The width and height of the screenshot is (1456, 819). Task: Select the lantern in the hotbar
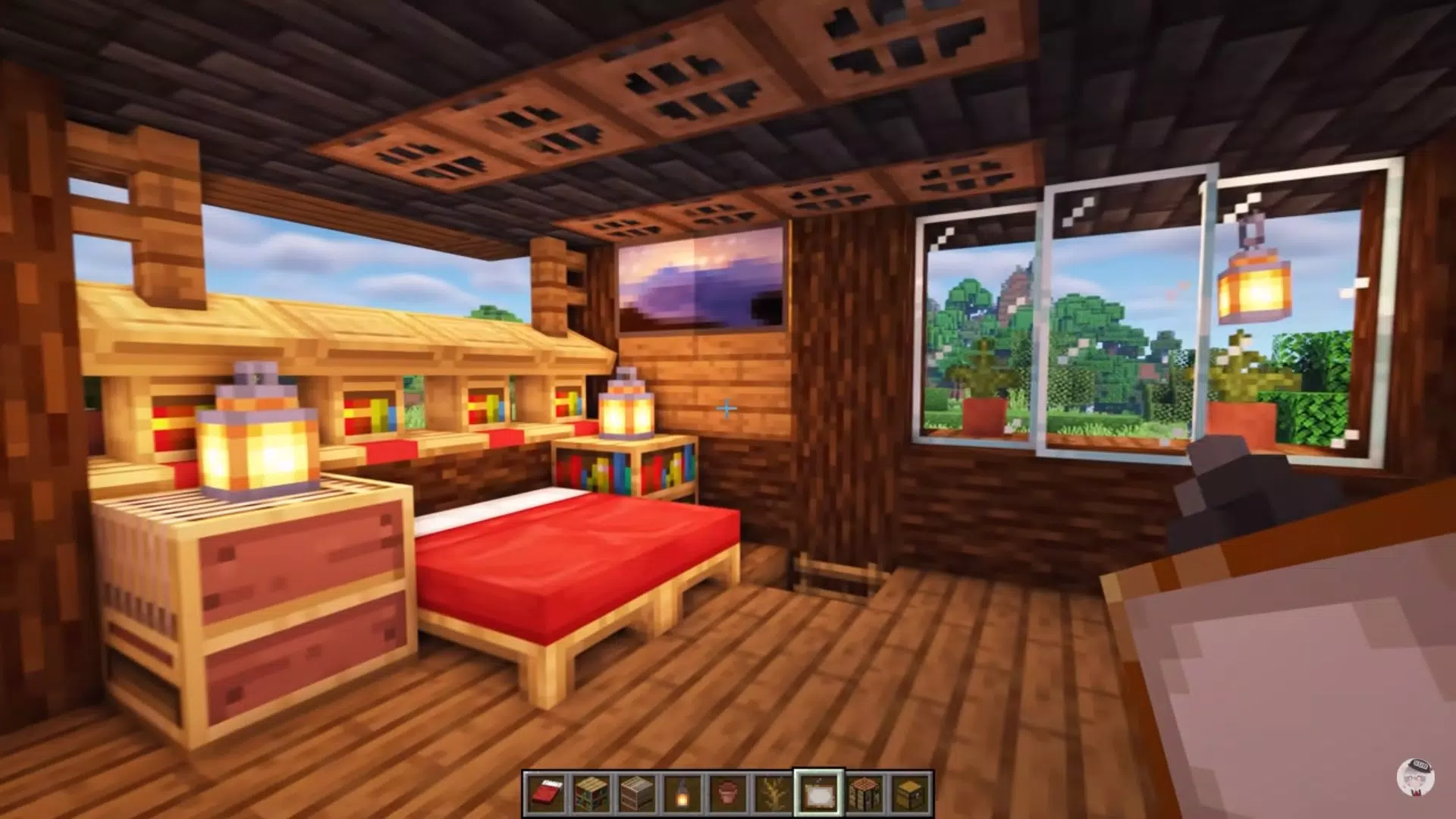681,792
